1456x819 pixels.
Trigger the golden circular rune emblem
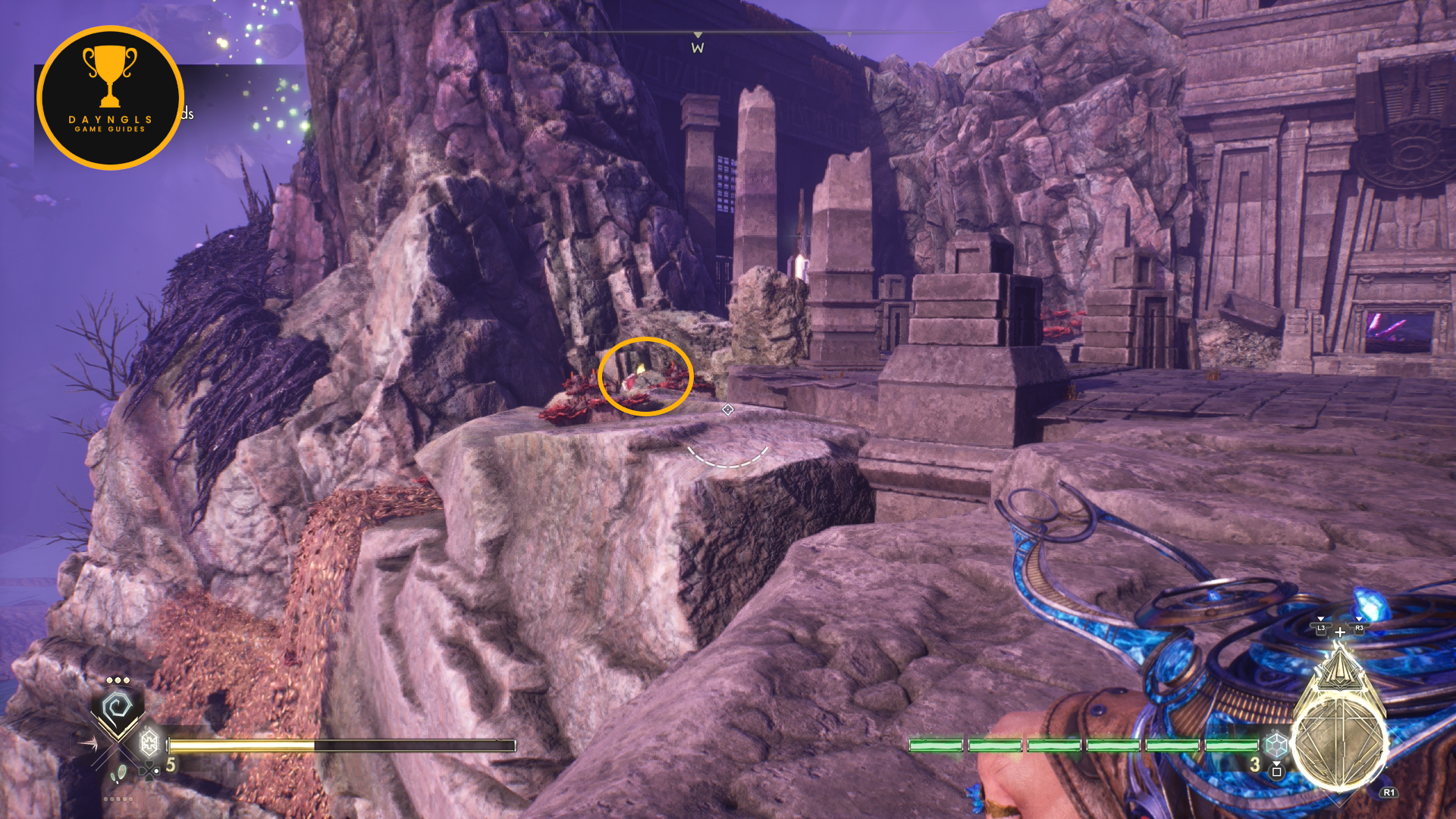point(1339,742)
